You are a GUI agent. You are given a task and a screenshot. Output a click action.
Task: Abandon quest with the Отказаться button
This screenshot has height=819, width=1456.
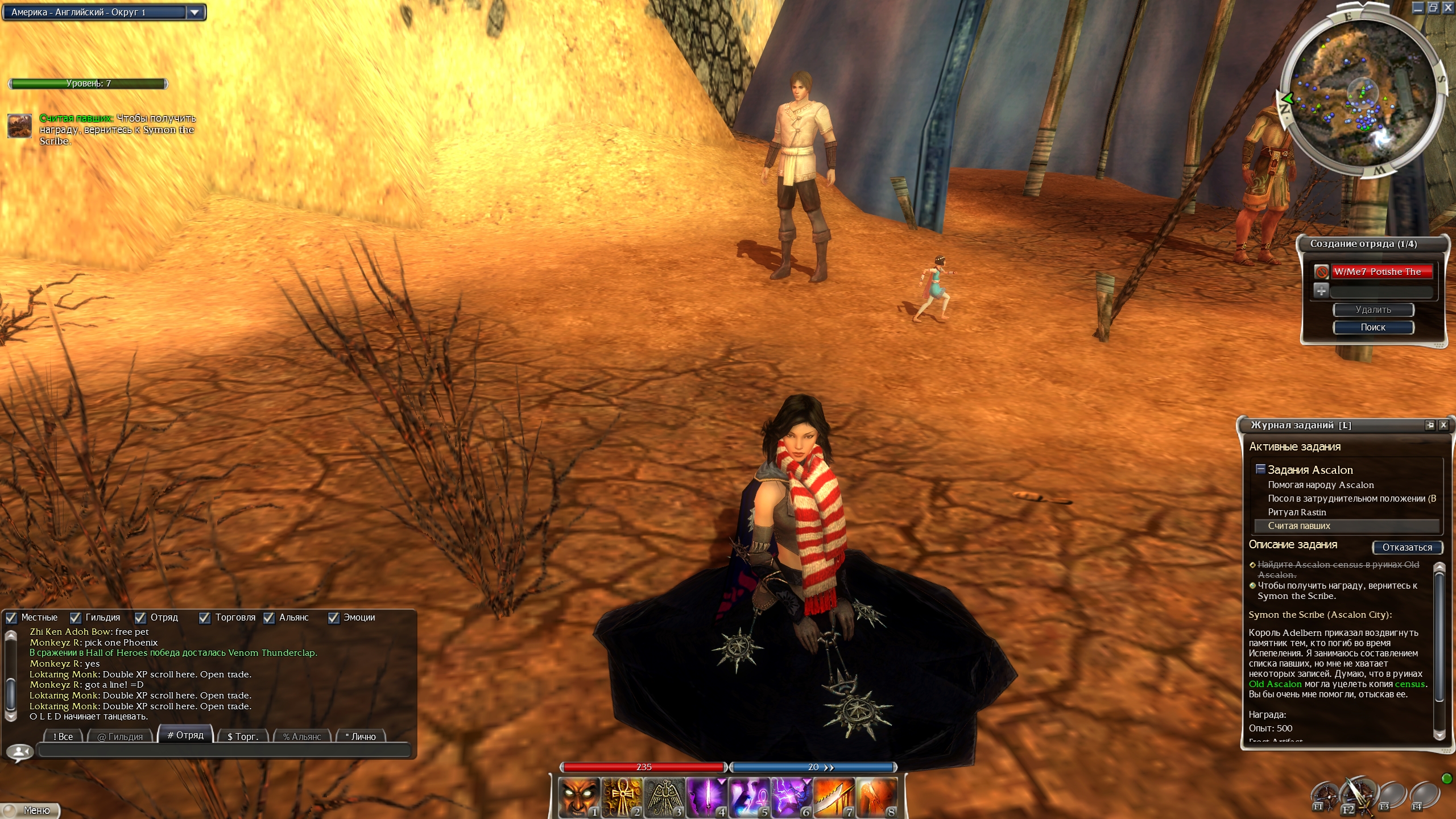point(1407,547)
